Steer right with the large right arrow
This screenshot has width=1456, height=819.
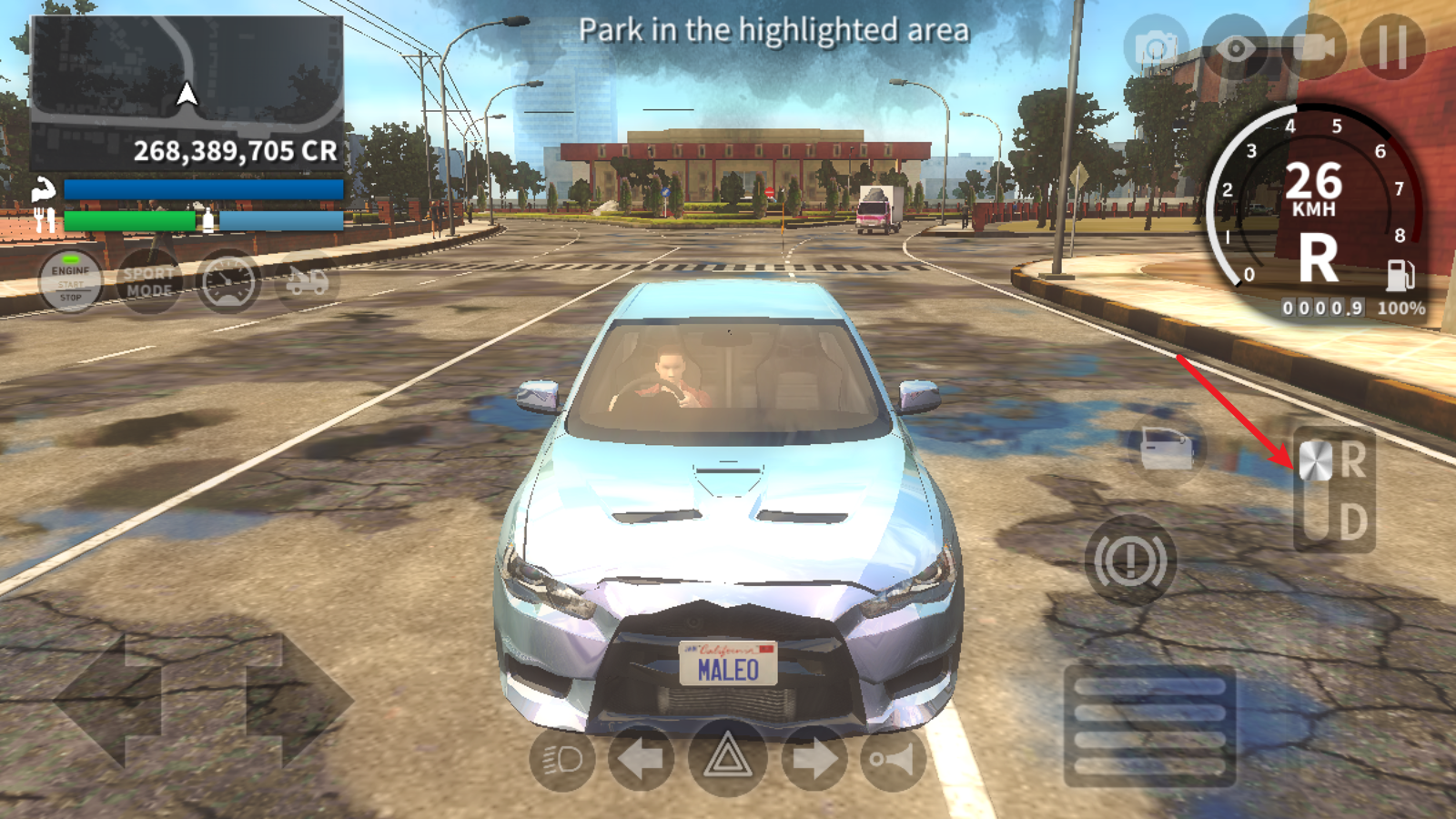click(298, 701)
